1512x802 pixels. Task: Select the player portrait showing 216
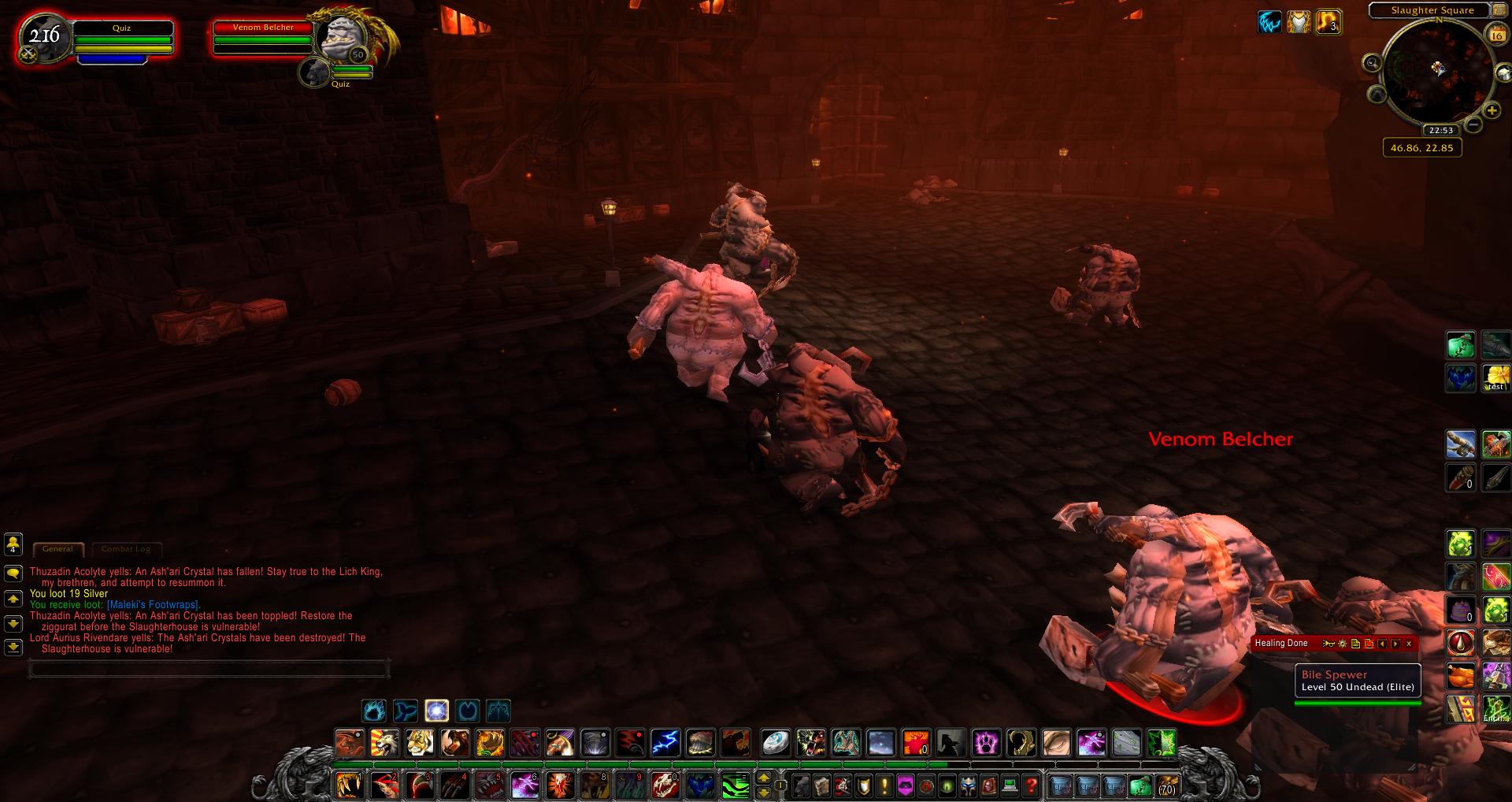coord(43,38)
